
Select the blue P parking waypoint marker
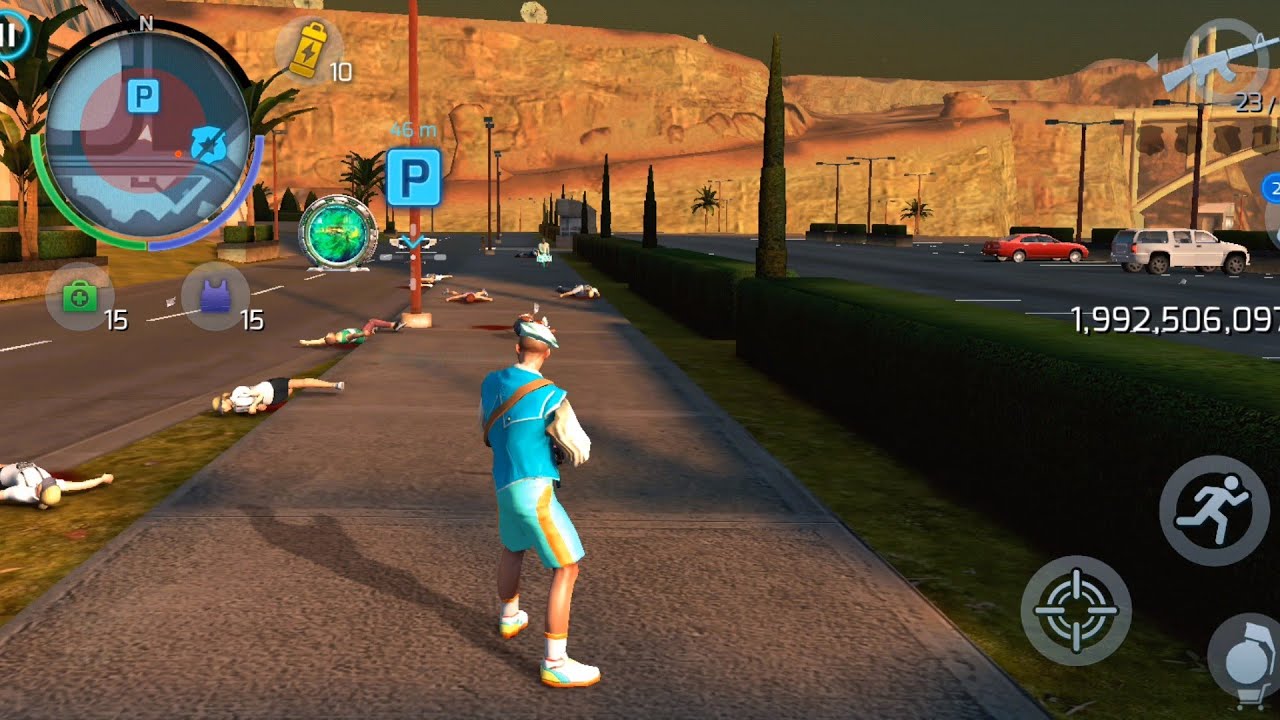(414, 178)
